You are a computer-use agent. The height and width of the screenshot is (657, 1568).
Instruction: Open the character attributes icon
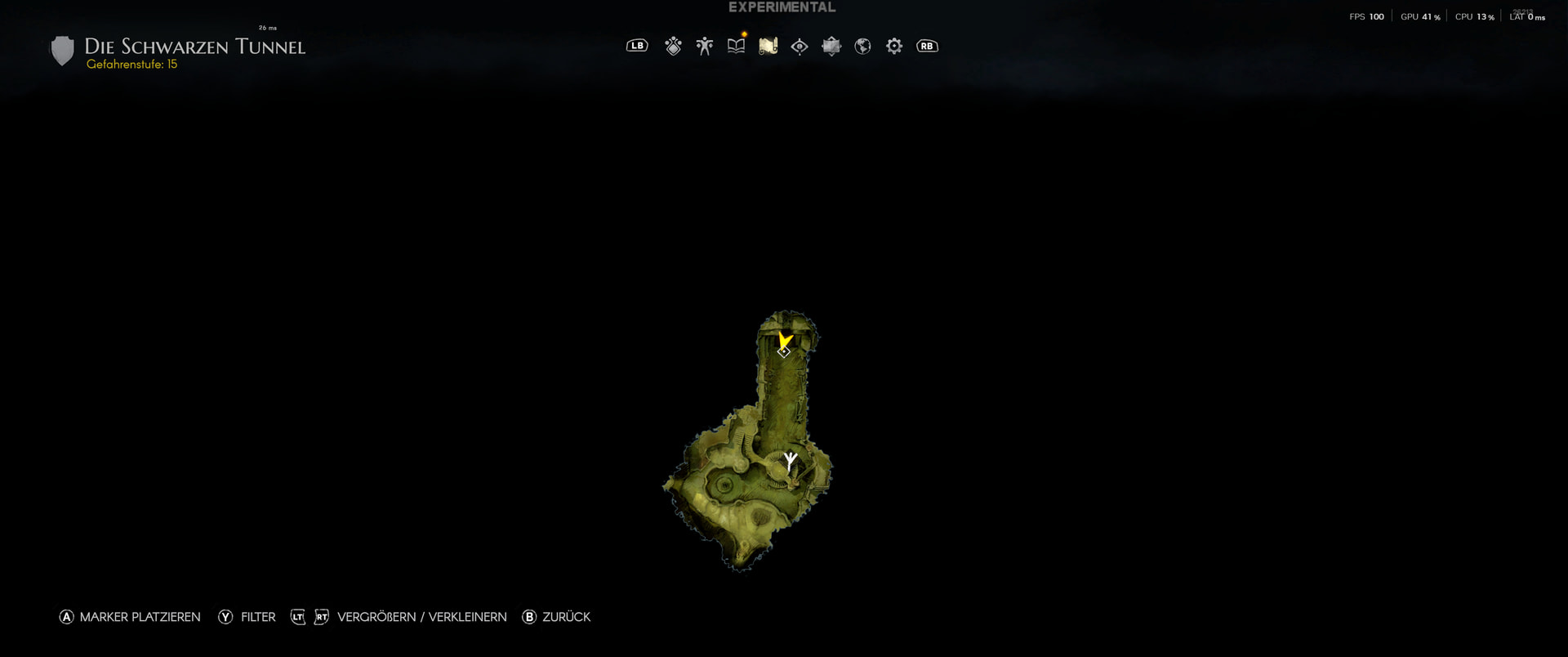click(704, 47)
